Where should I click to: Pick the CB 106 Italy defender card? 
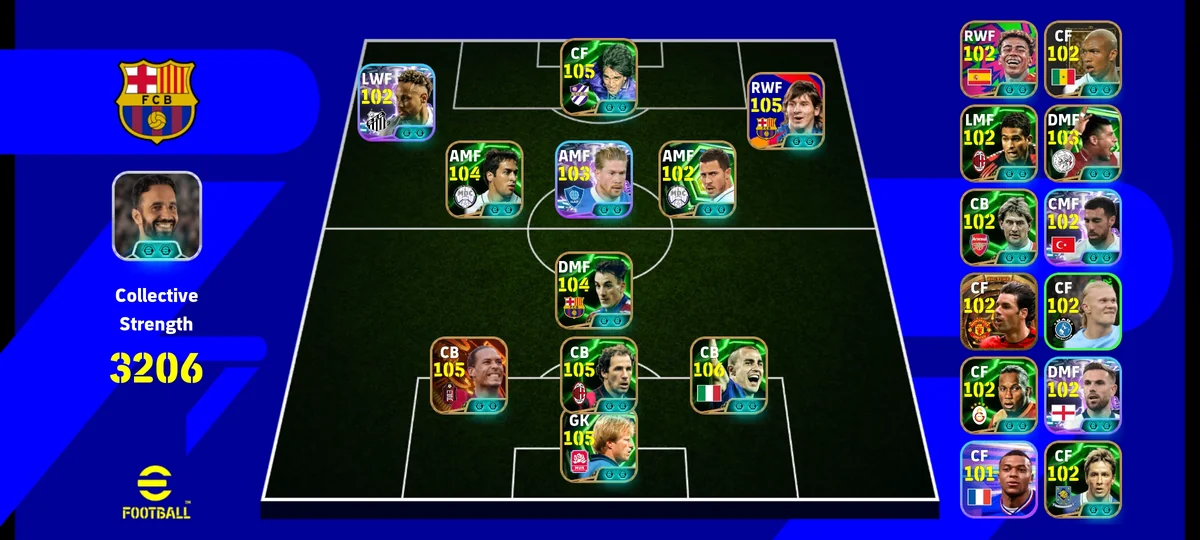pyautogui.click(x=729, y=375)
